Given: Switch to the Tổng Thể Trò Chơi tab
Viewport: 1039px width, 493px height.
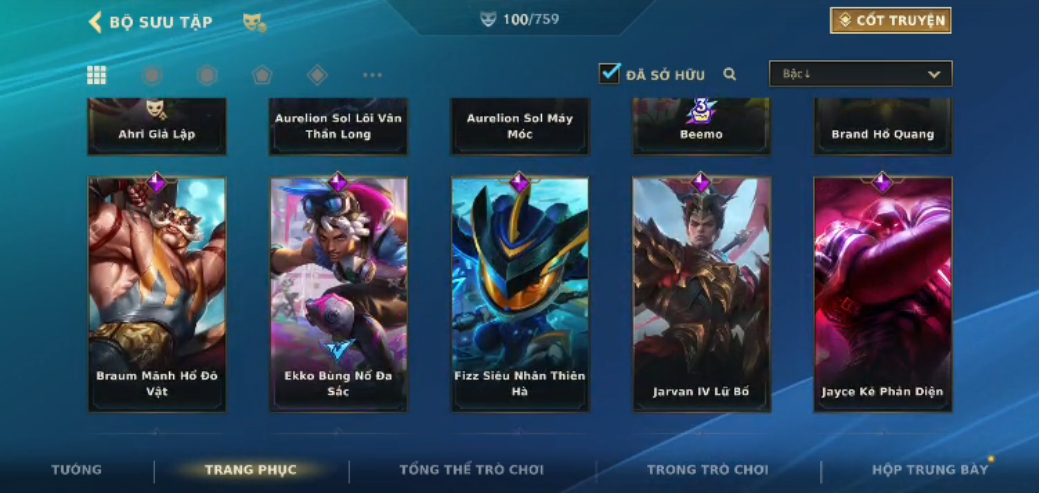Looking at the screenshot, I should pos(471,469).
